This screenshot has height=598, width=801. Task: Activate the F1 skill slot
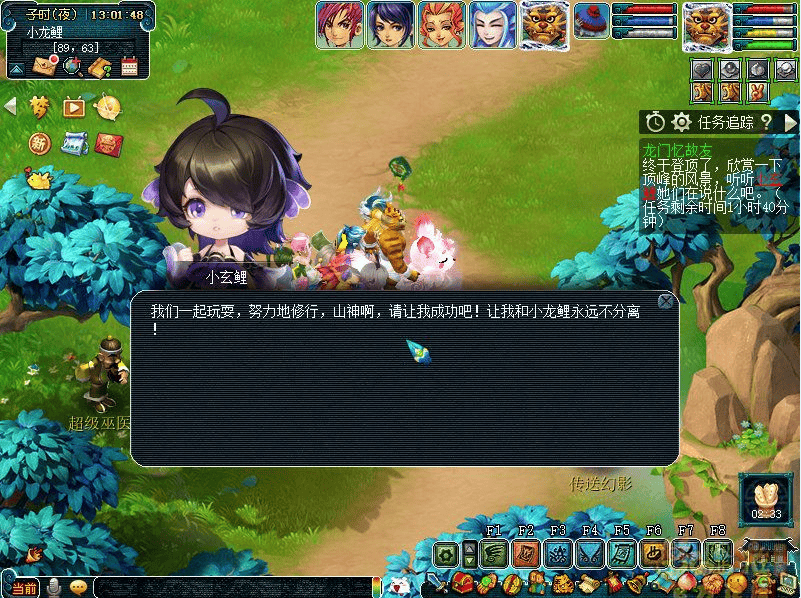[x=494, y=553]
